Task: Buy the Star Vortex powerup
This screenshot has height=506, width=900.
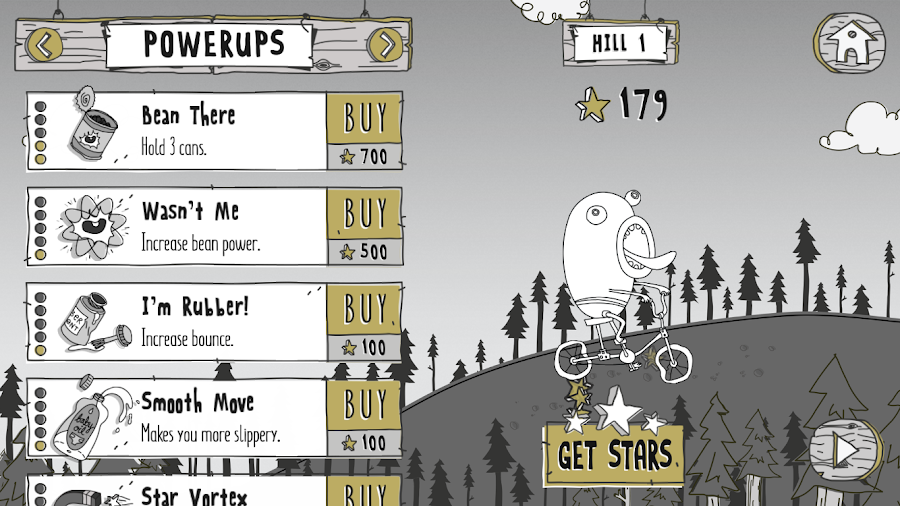Action: [365, 492]
